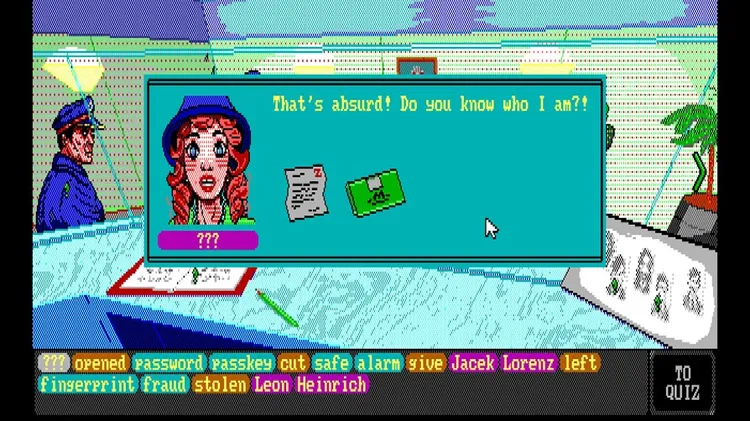Click the 'fraud' word chip
The image size is (750, 421).
click(x=164, y=384)
